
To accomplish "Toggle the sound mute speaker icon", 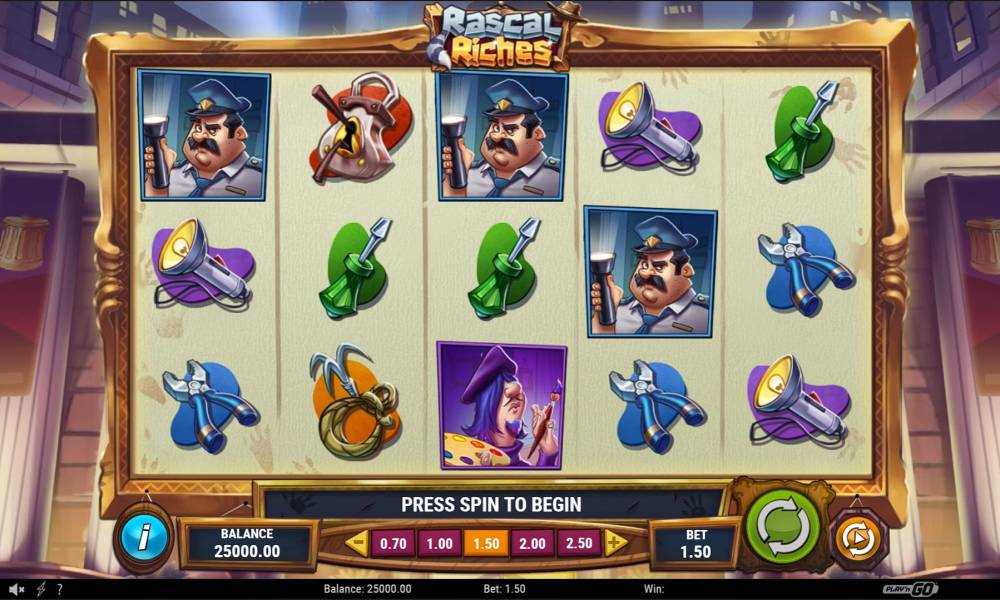I will (17, 590).
